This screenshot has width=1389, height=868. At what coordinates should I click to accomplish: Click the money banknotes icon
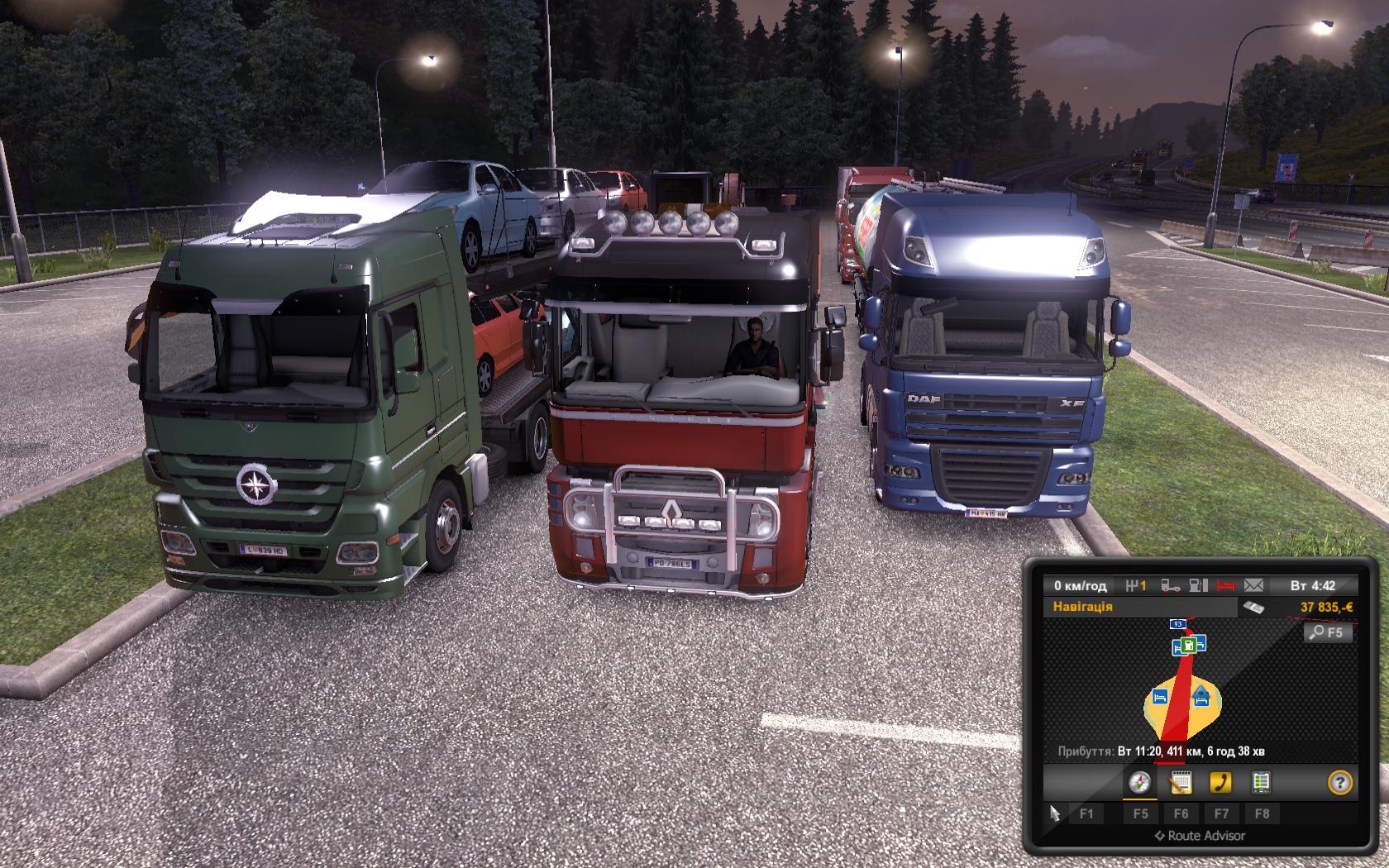[x=1253, y=608]
